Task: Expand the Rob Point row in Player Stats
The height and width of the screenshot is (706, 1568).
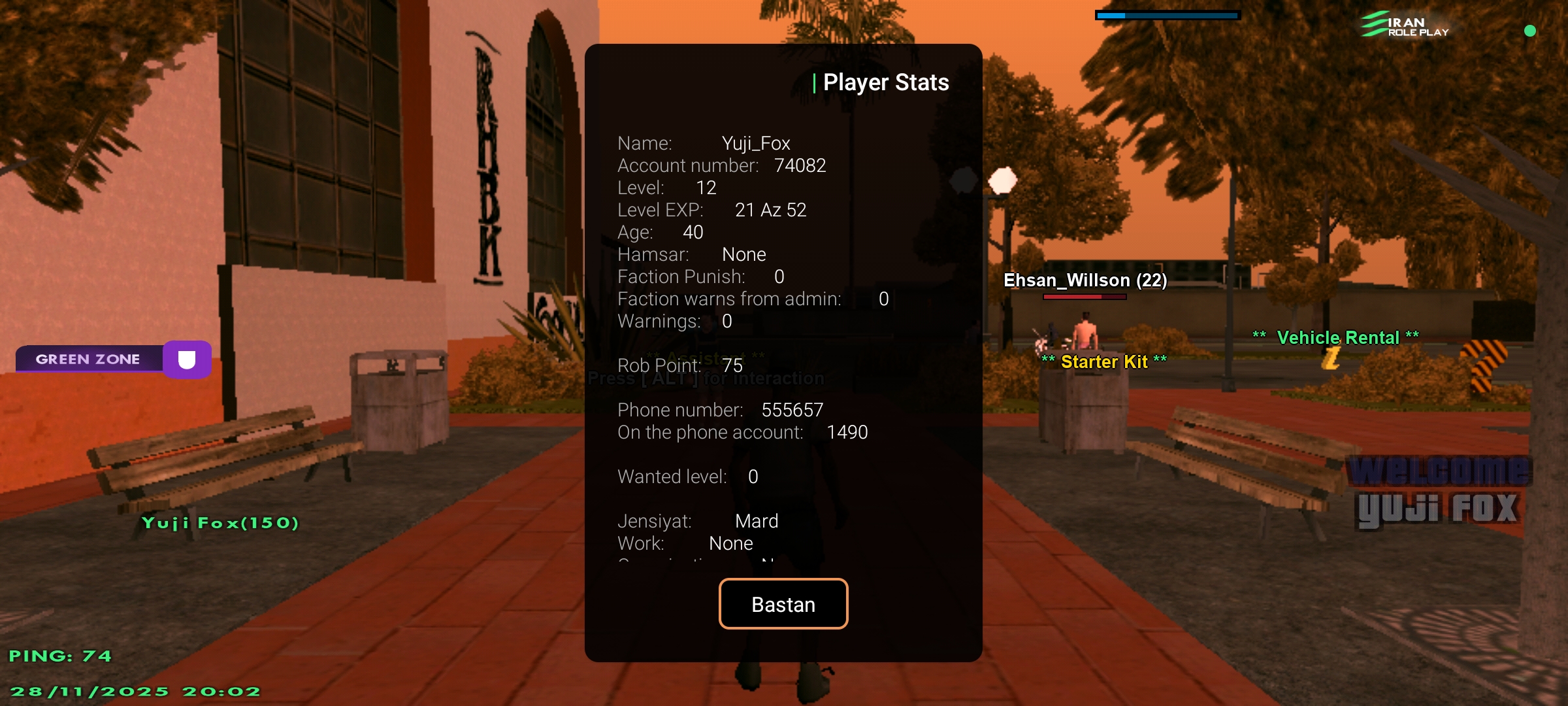Action: 679,366
